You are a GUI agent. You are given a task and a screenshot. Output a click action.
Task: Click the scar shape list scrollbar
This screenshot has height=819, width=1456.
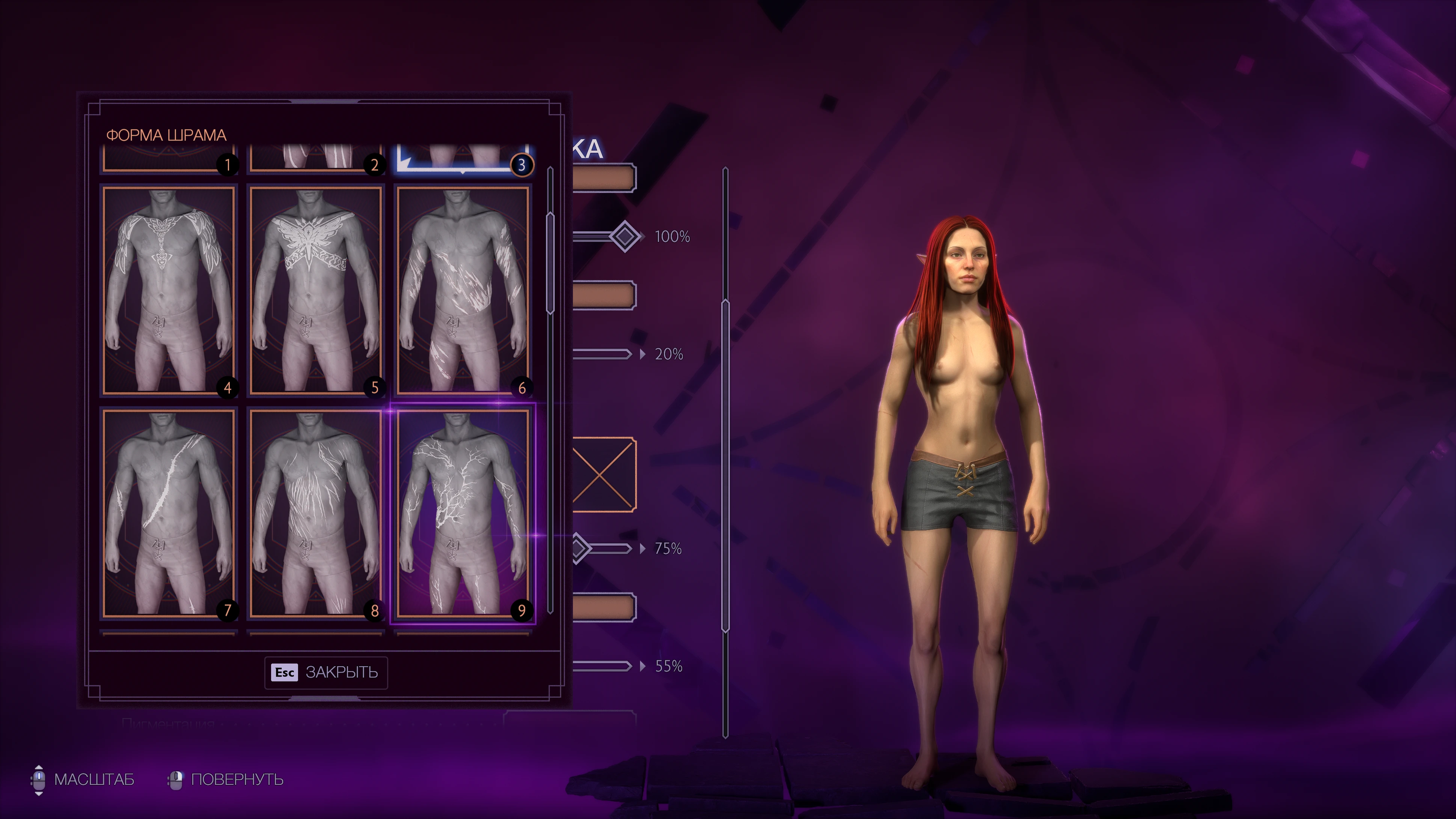coord(550,263)
